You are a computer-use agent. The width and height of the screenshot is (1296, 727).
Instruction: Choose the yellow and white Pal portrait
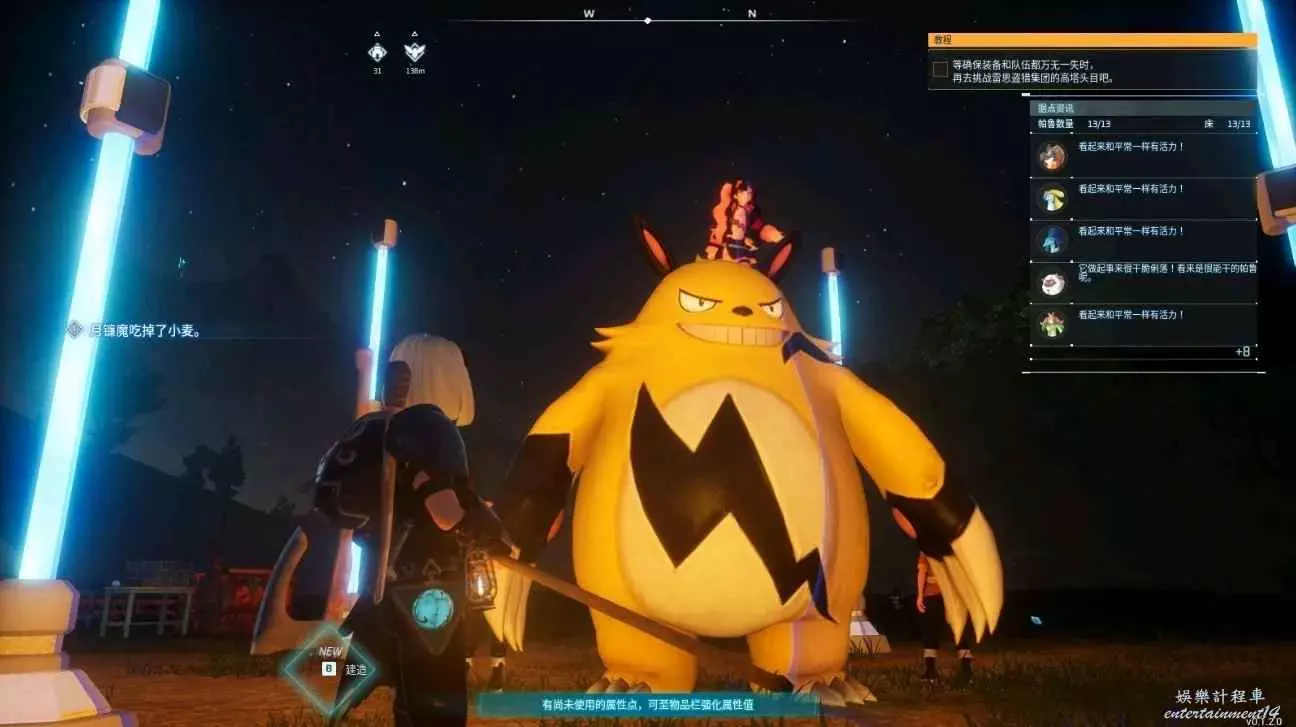[1051, 198]
